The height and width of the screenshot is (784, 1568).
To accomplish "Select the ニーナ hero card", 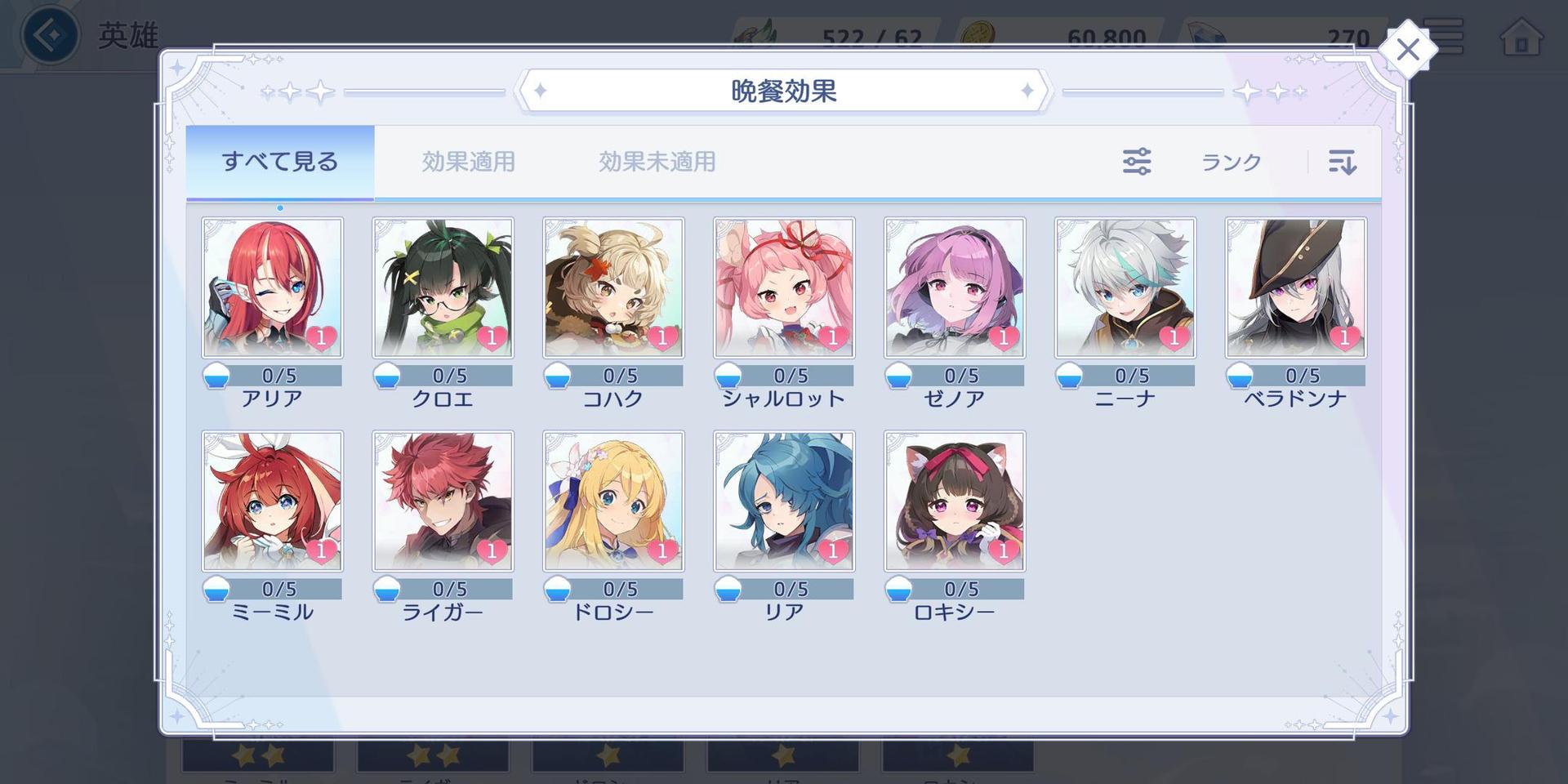I will [x=1125, y=287].
